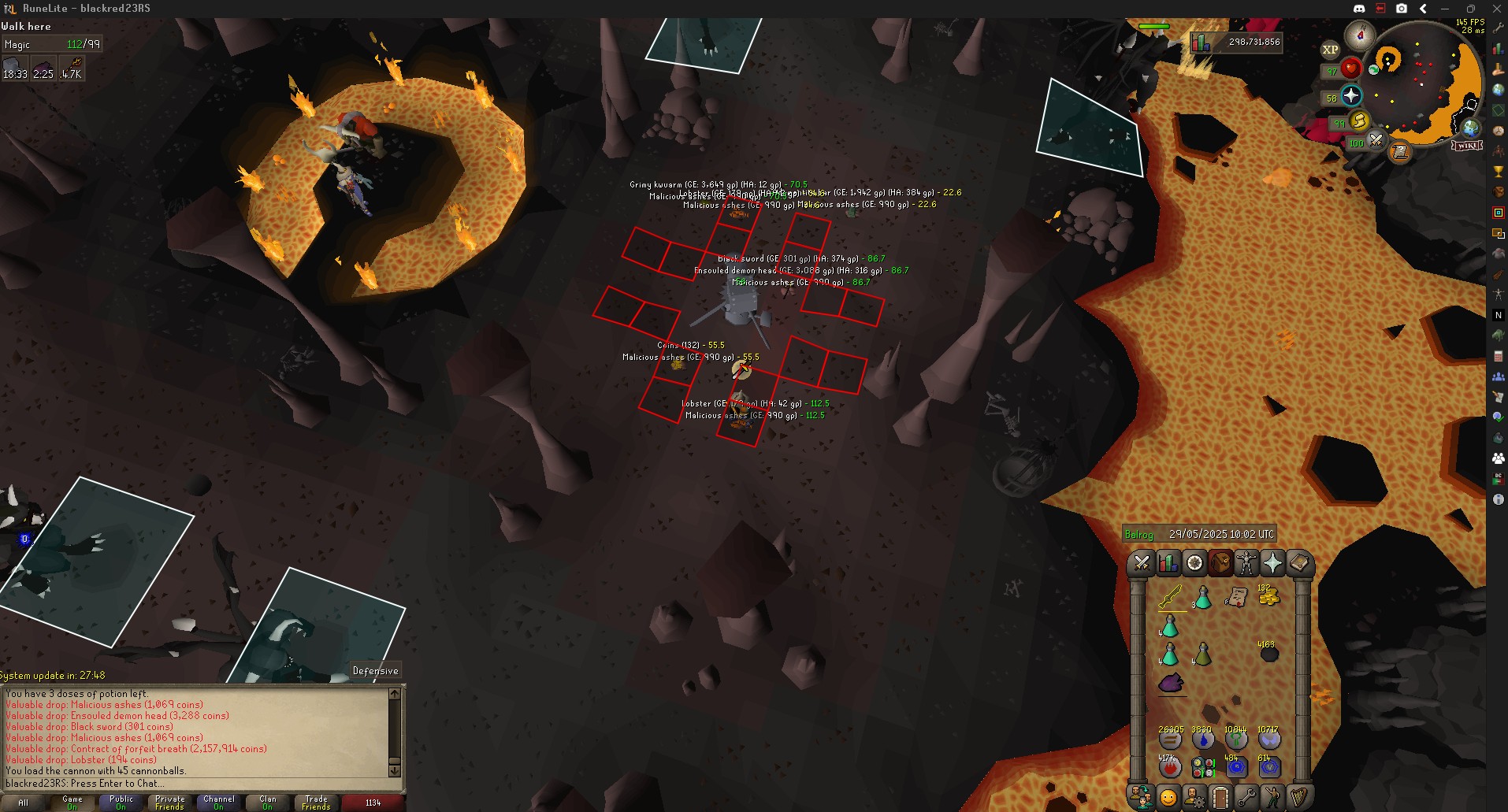Click the scroll contract item in inventory
Screen dimensions: 1508x812
[1235, 597]
